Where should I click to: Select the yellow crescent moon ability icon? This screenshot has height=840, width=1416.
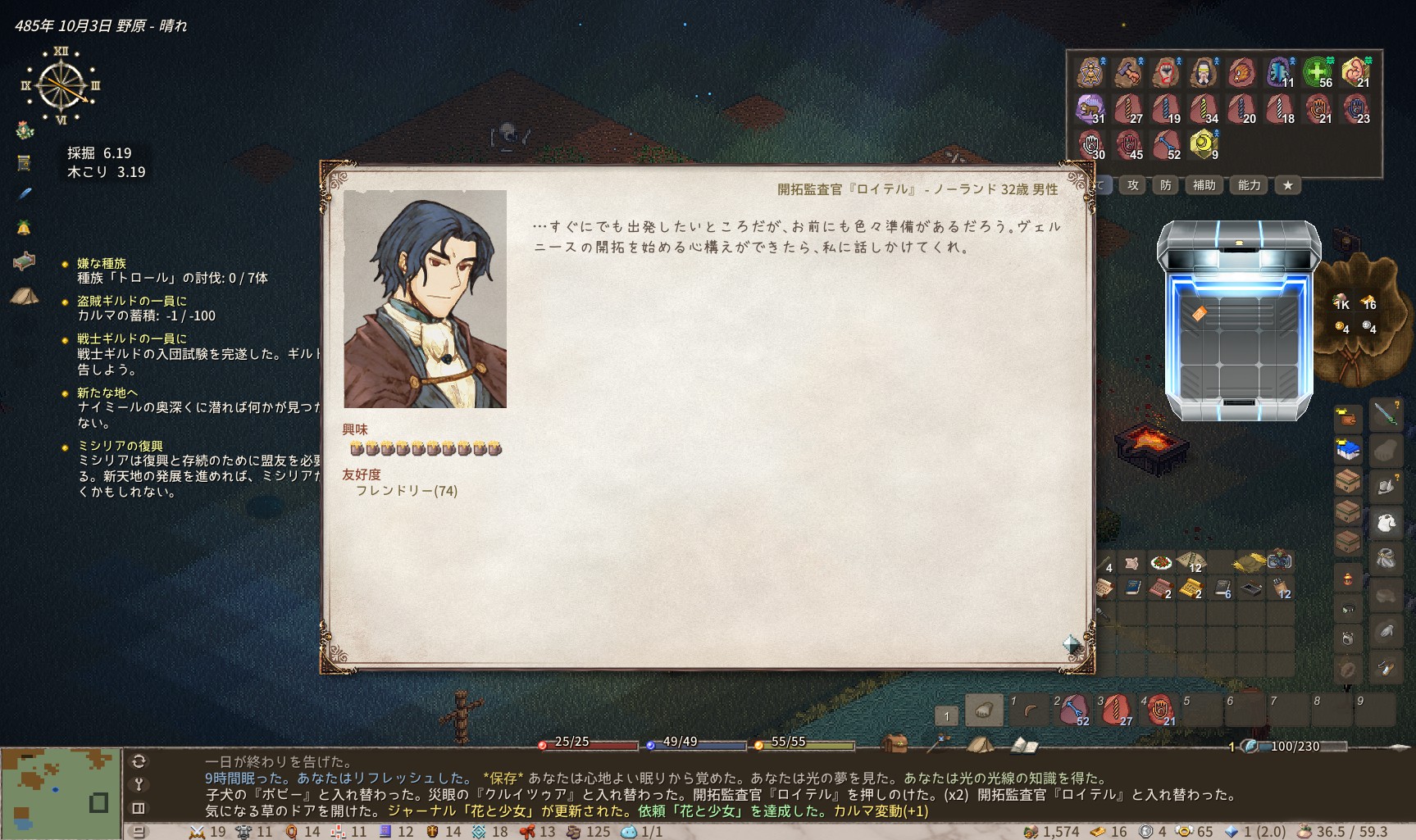(1203, 144)
